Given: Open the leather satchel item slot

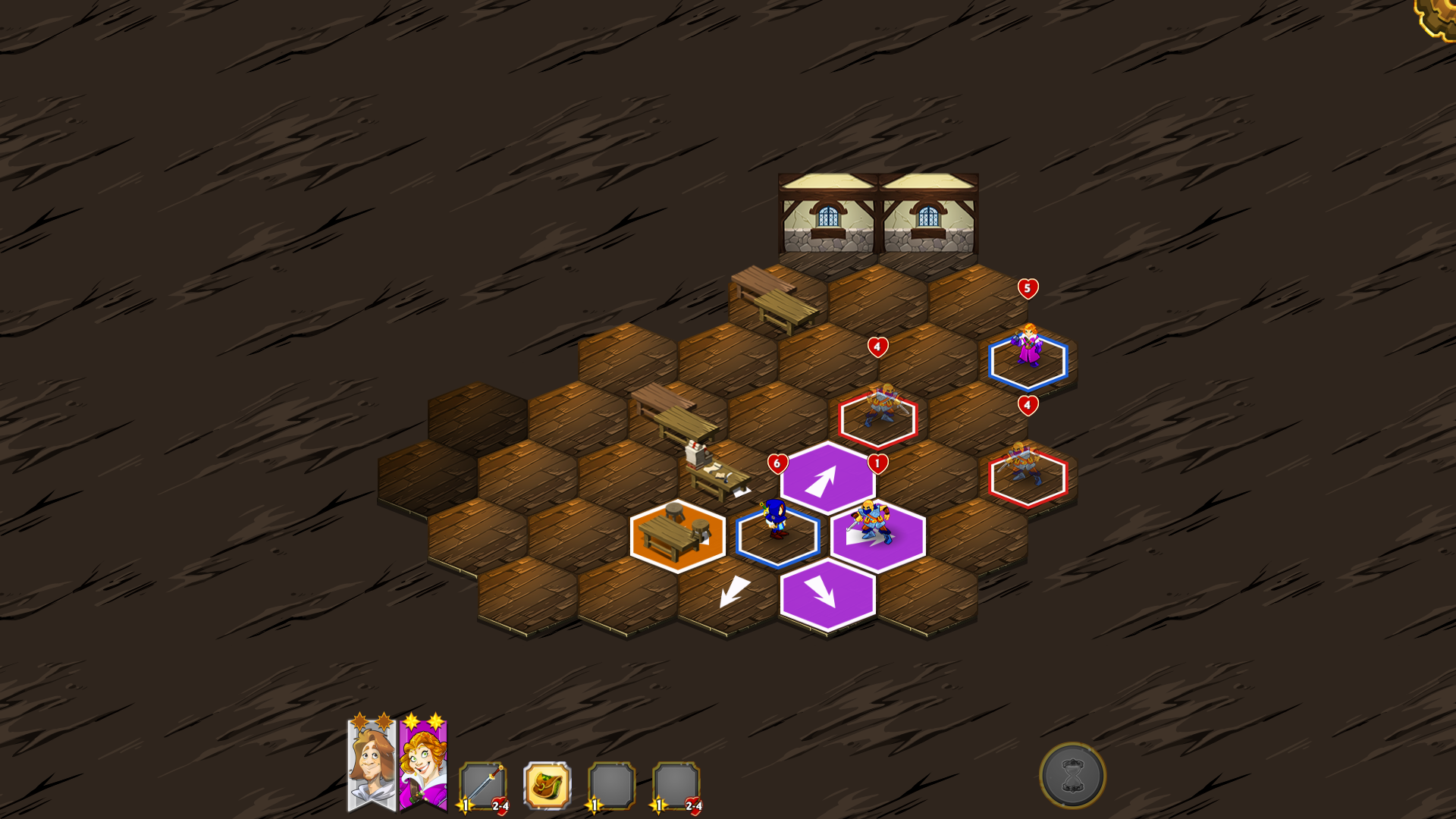Looking at the screenshot, I should coord(547,786).
